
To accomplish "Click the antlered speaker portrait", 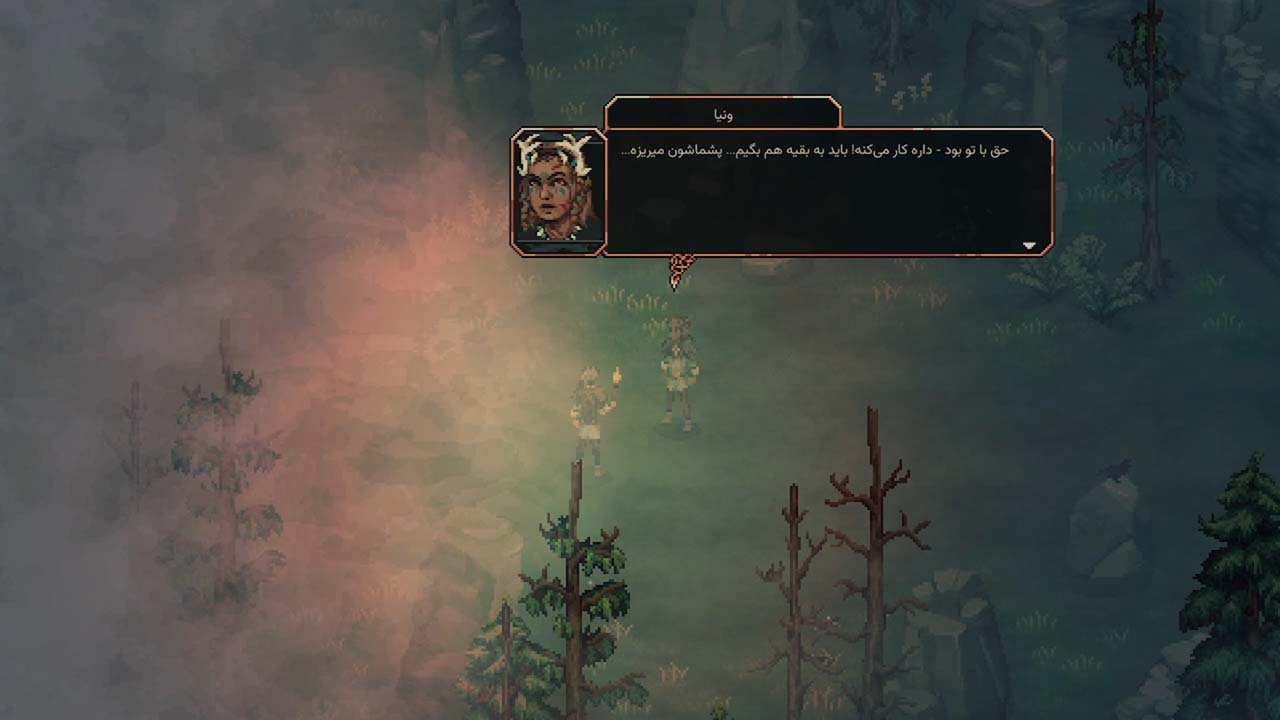I will (558, 191).
